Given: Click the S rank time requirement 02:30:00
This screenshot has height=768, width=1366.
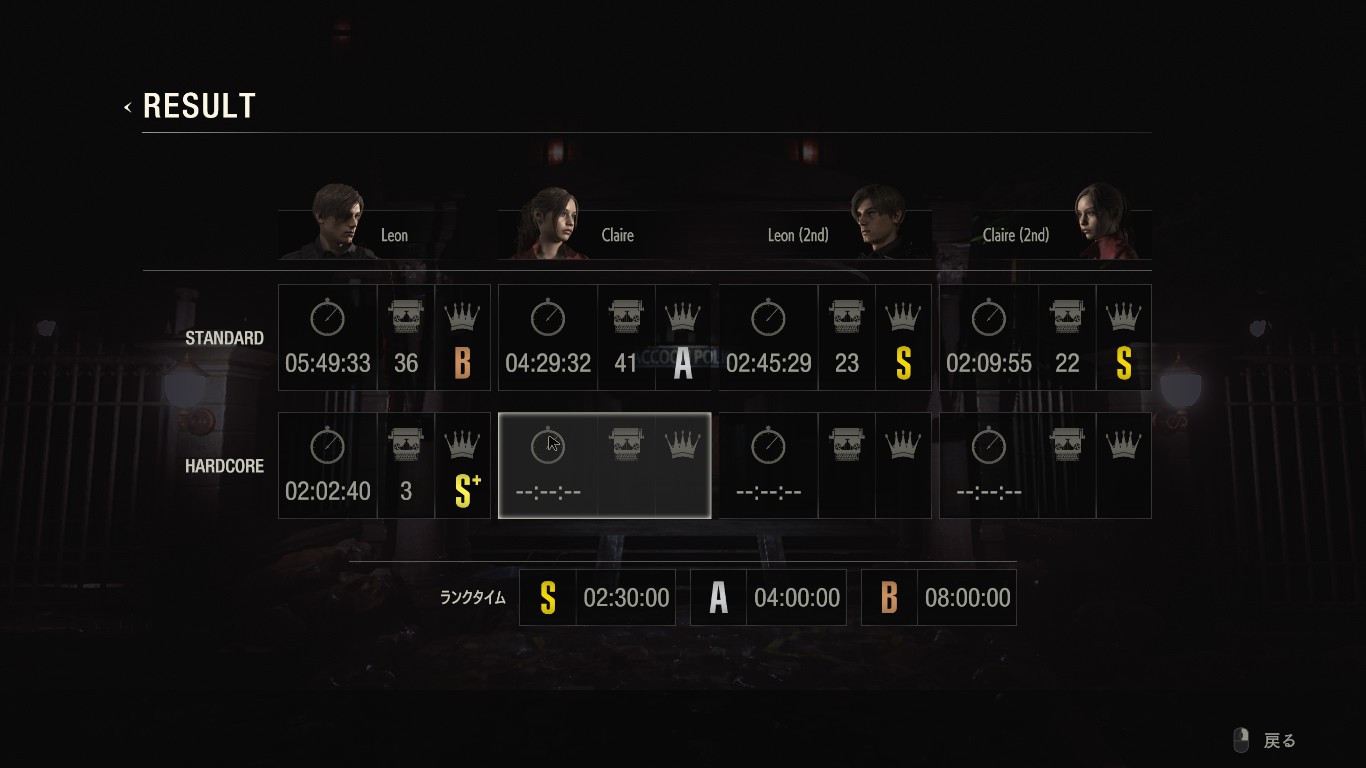Looking at the screenshot, I should pyautogui.click(x=596, y=597).
